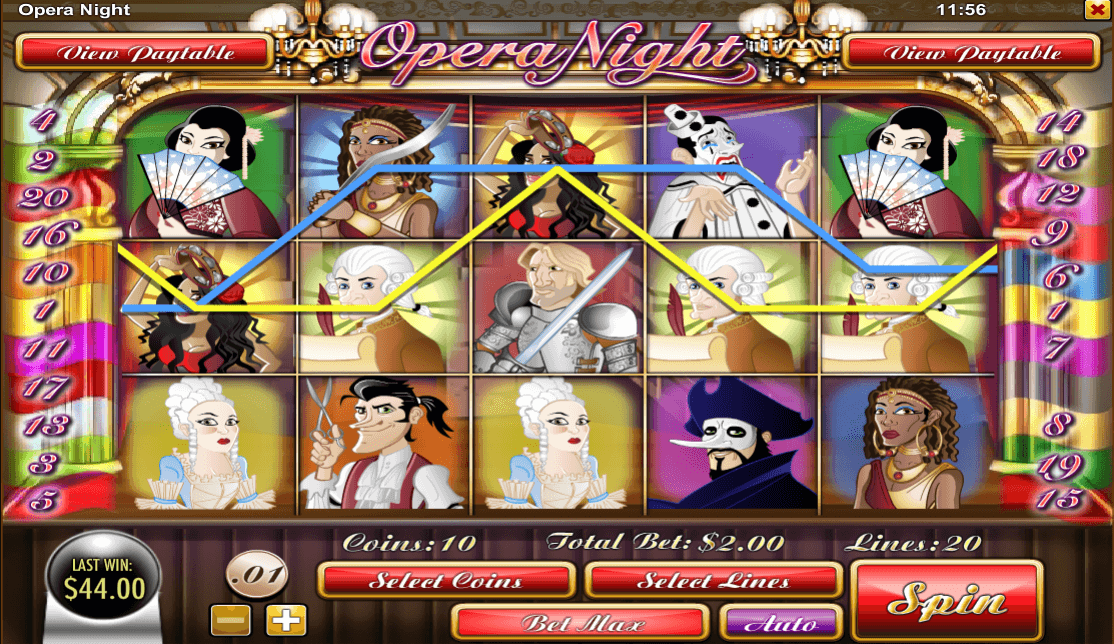
Task: Select payline number 18 on the right
Action: click(x=1062, y=157)
